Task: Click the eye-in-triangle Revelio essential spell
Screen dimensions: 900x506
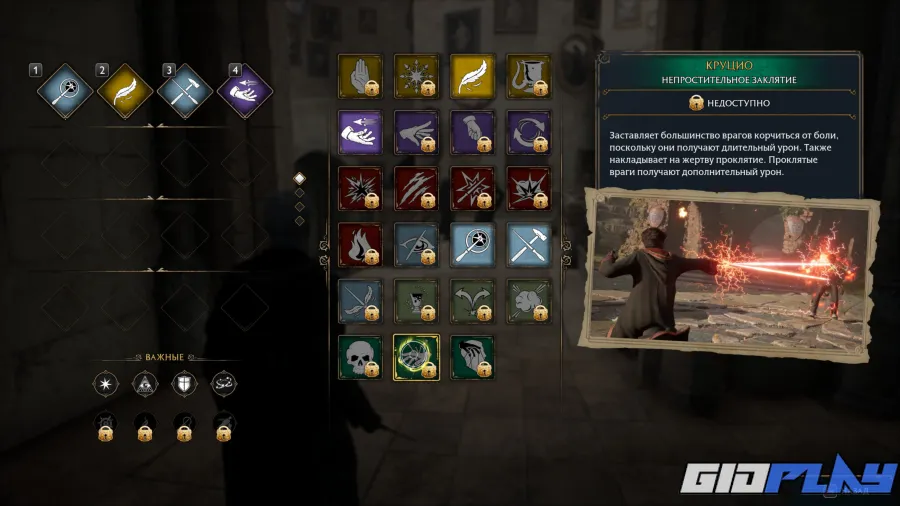Action: pyautogui.click(x=144, y=383)
